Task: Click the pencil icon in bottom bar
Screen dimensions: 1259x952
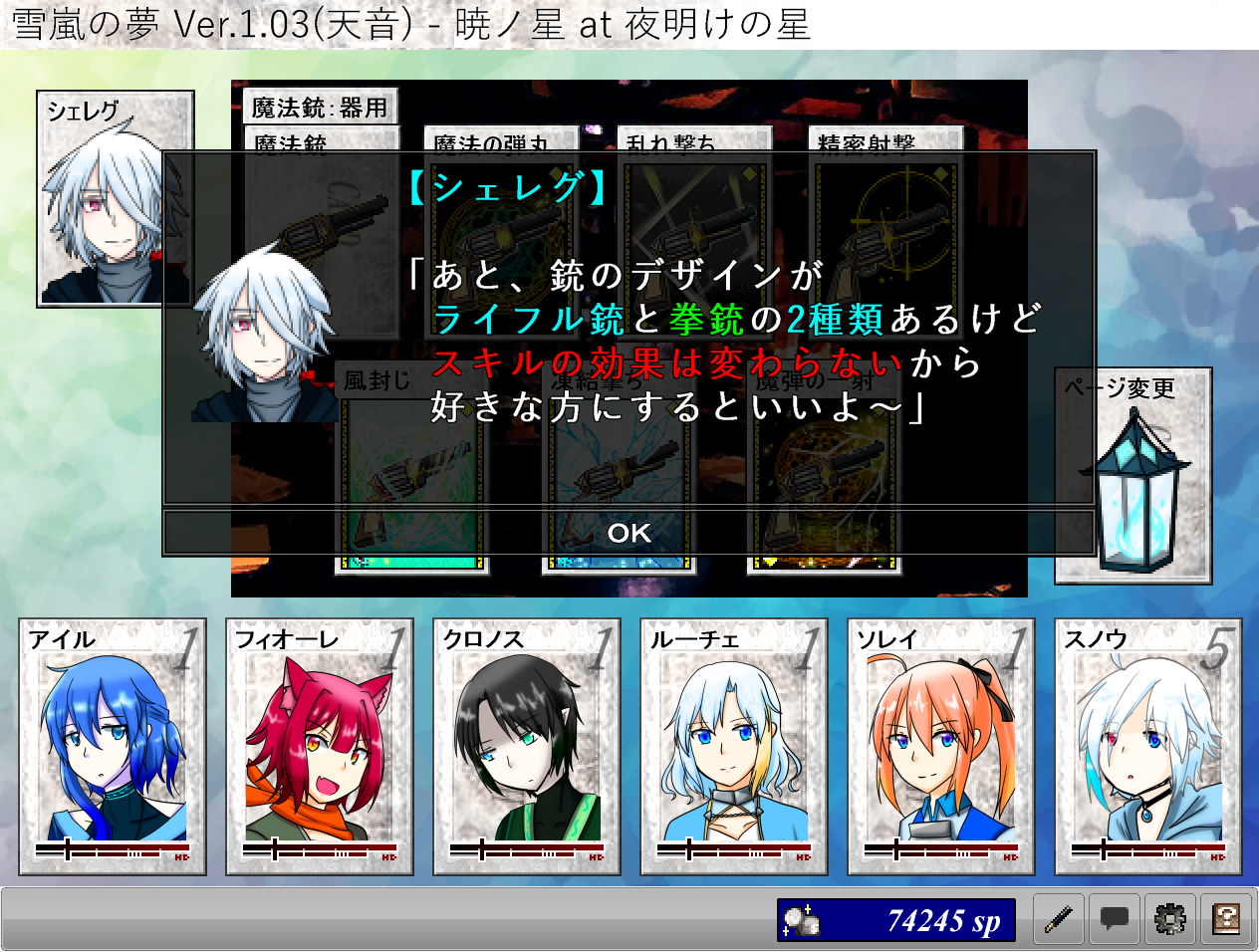Action: (1059, 919)
